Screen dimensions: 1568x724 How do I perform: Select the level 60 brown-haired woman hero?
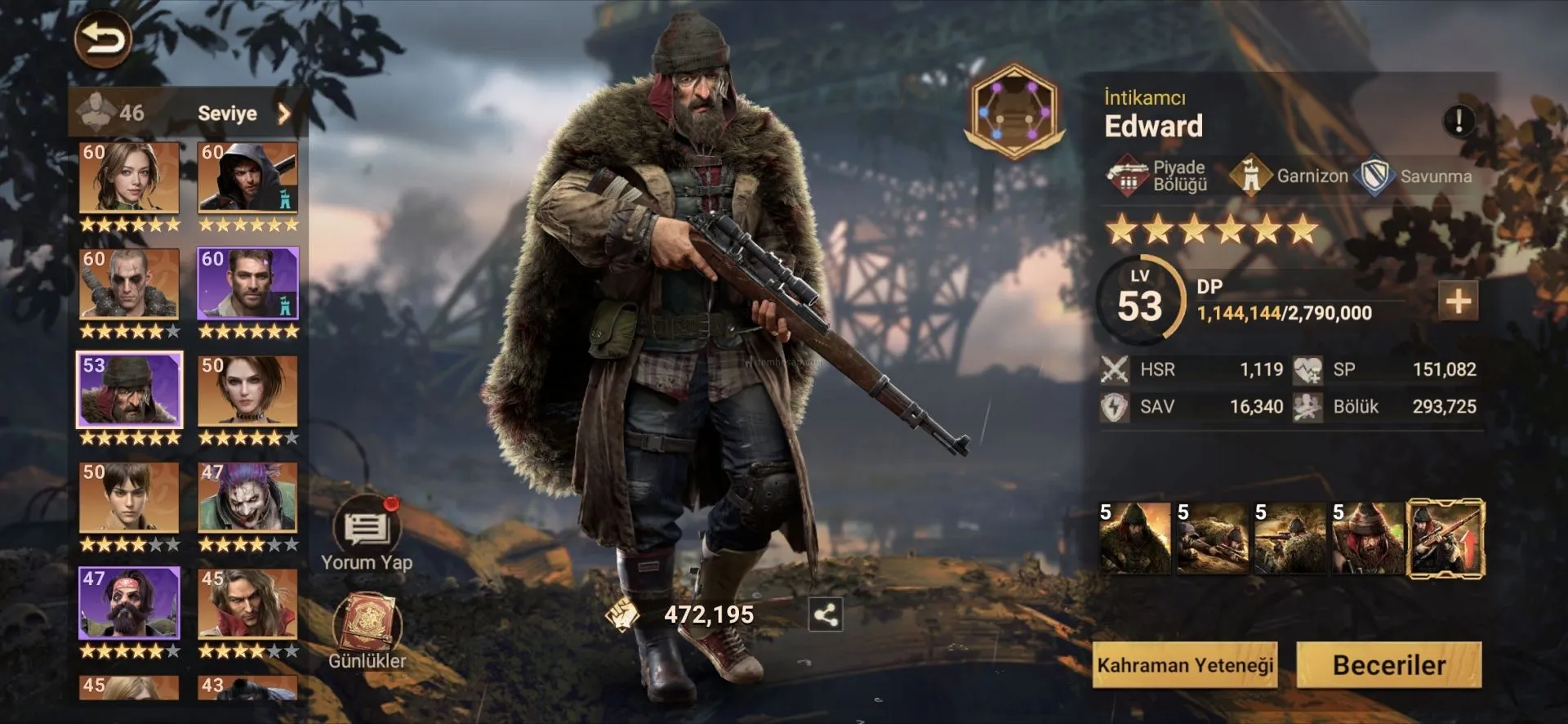pos(129,177)
